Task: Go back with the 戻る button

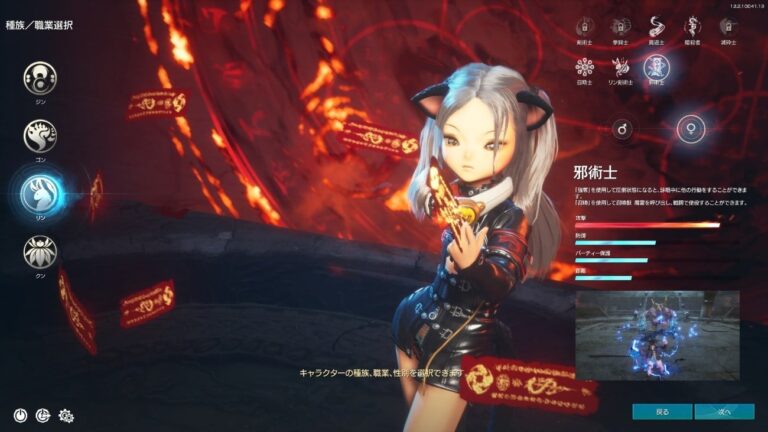Action: click(661, 411)
